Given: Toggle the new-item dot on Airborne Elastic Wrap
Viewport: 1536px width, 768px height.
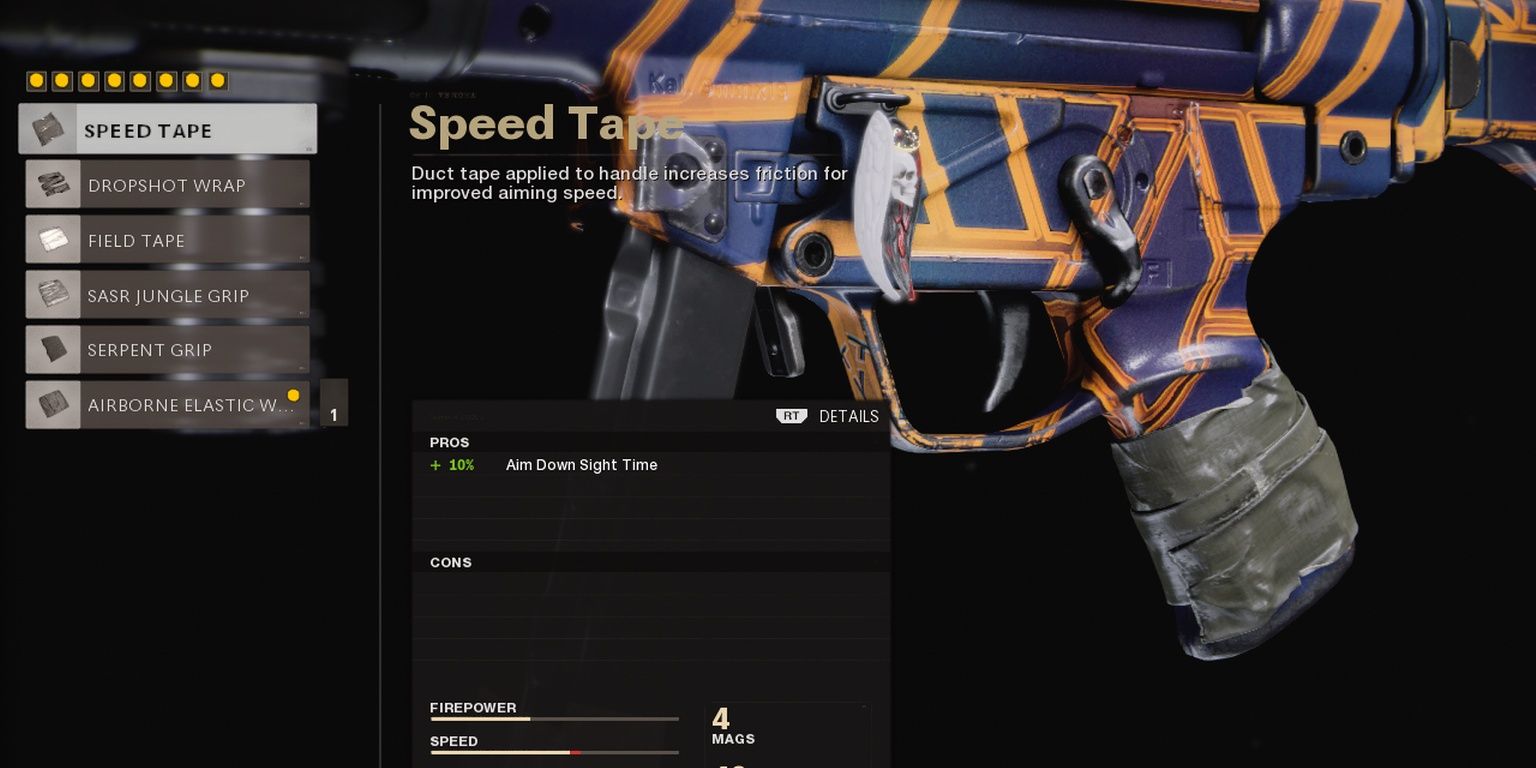Looking at the screenshot, I should (293, 395).
